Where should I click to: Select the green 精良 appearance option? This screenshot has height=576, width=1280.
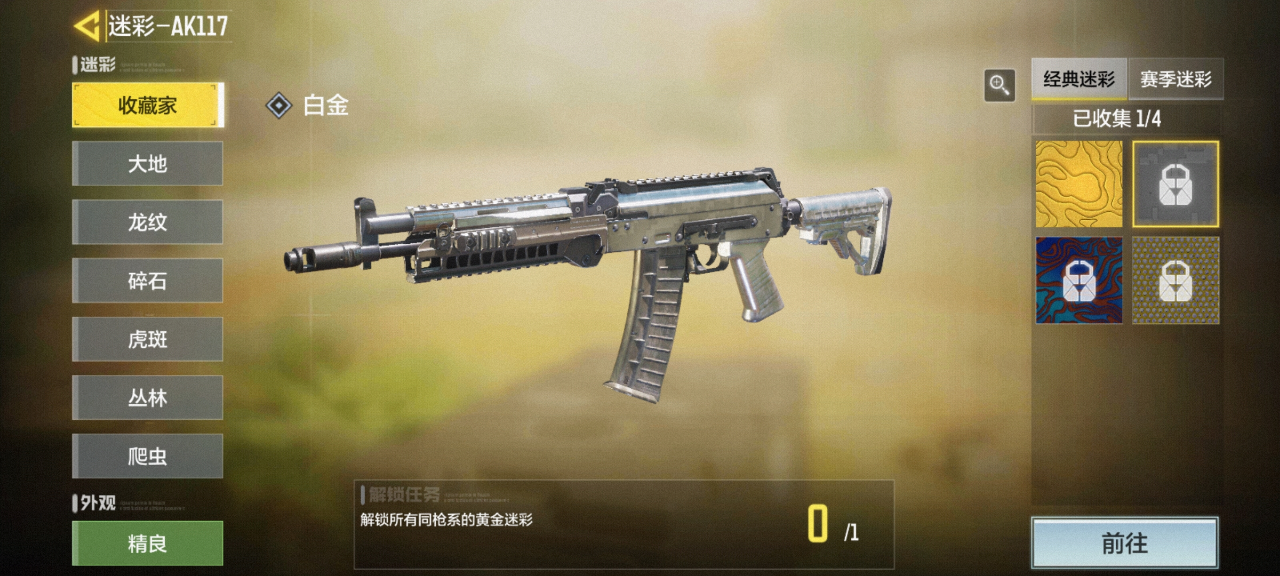coord(147,543)
